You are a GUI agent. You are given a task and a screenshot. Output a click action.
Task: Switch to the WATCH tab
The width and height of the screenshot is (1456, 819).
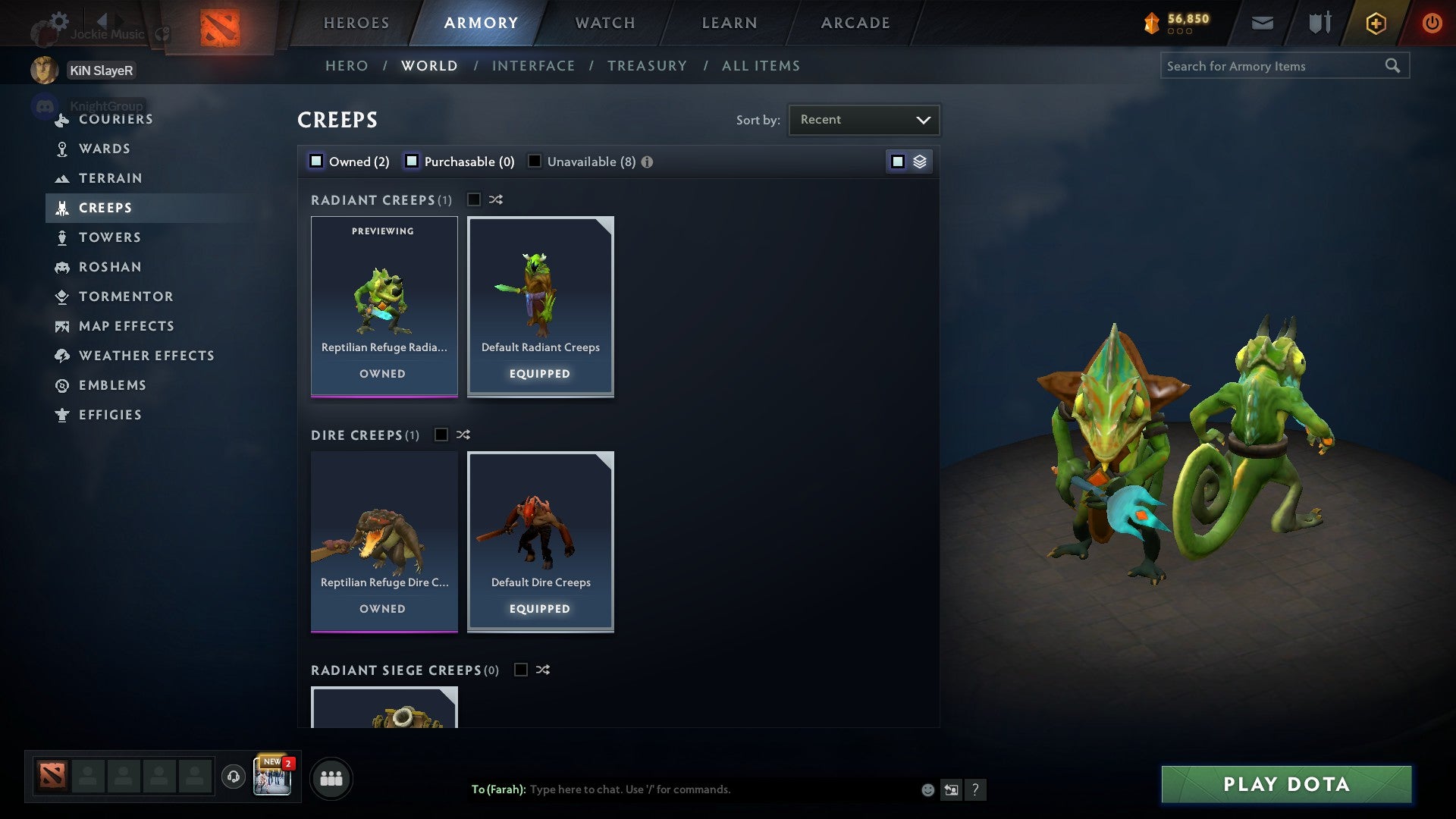pos(604,22)
